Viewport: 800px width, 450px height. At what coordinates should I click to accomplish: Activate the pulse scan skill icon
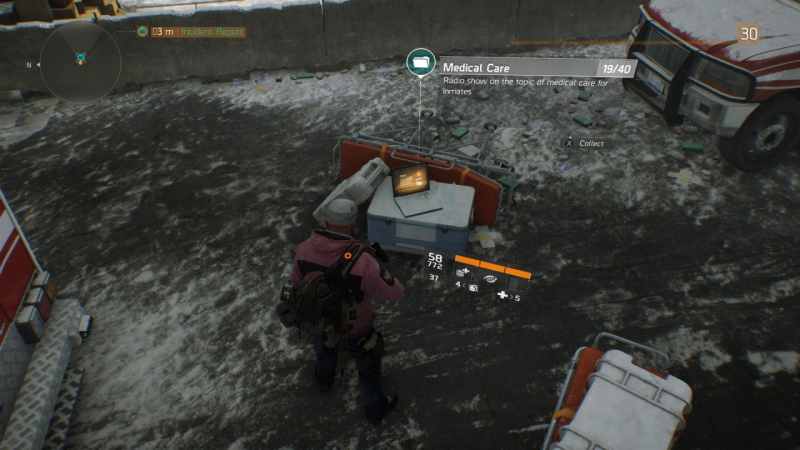tap(491, 280)
